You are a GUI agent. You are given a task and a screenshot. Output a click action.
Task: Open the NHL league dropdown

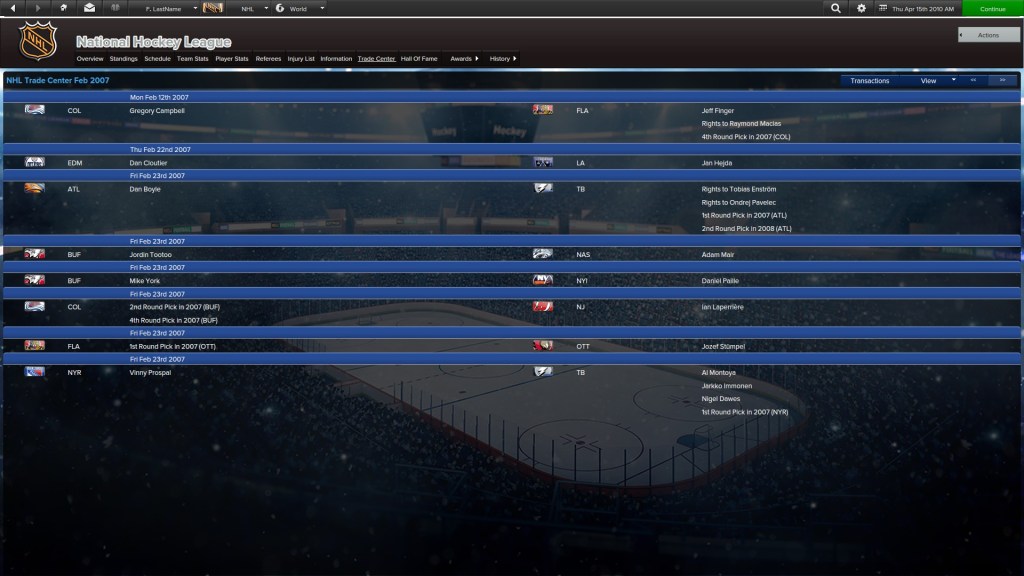pyautogui.click(x=254, y=8)
